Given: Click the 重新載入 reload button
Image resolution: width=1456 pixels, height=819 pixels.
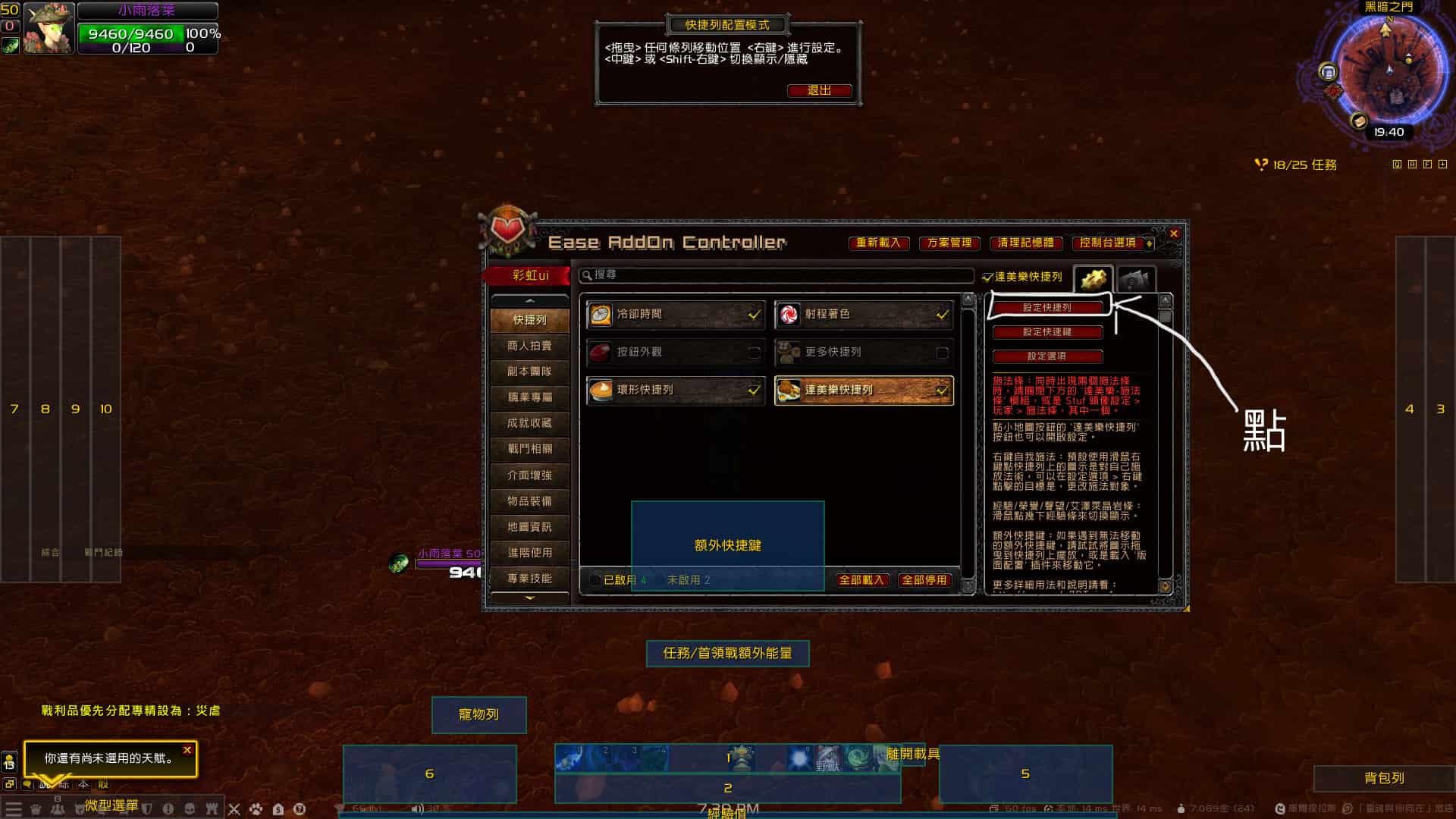Looking at the screenshot, I should click(878, 243).
